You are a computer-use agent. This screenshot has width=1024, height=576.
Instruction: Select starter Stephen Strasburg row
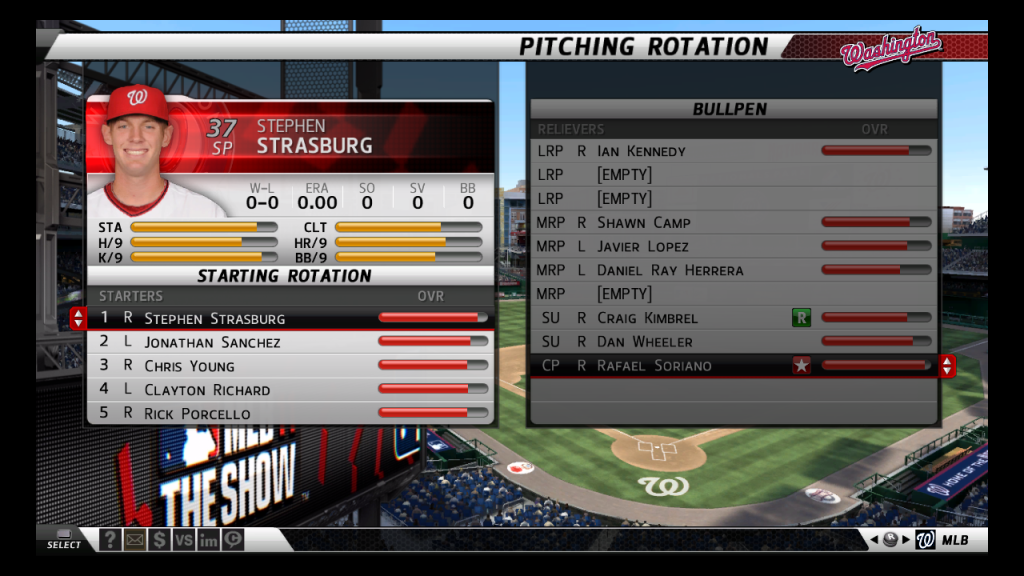click(x=290, y=318)
